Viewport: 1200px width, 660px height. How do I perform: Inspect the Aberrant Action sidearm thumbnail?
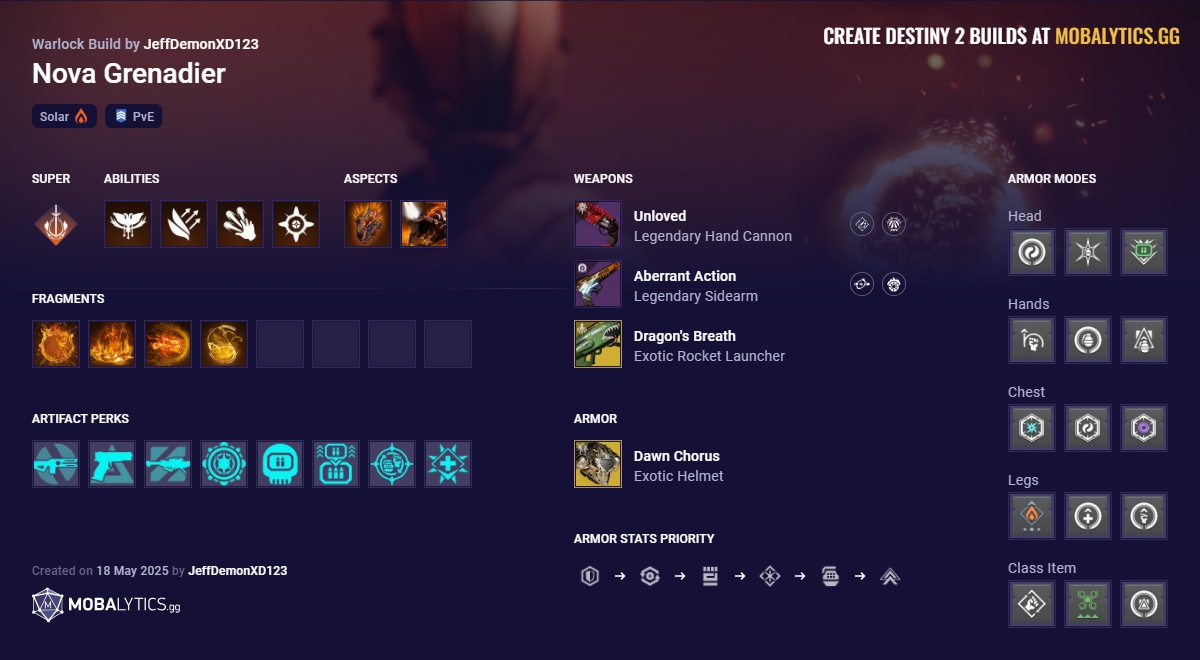[598, 284]
